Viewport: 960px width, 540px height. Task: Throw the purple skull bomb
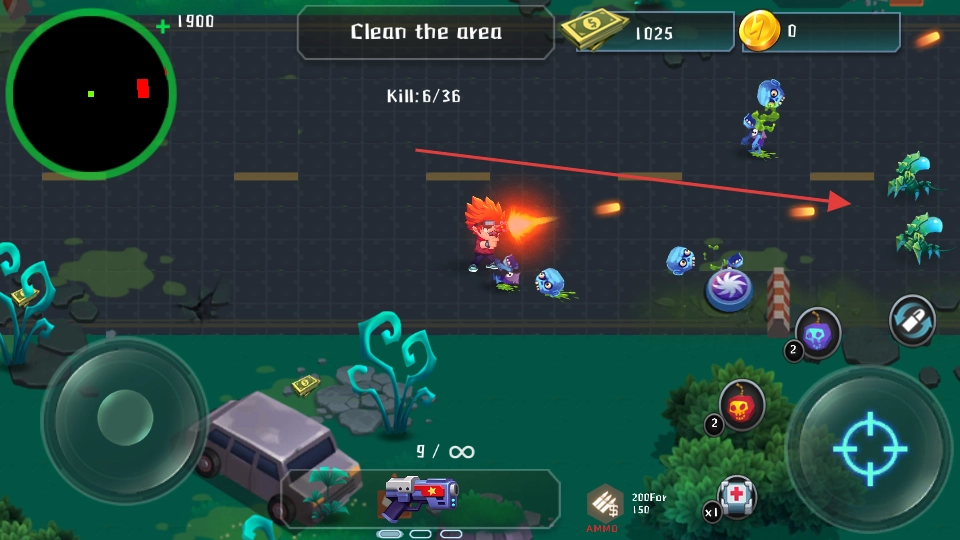point(817,332)
